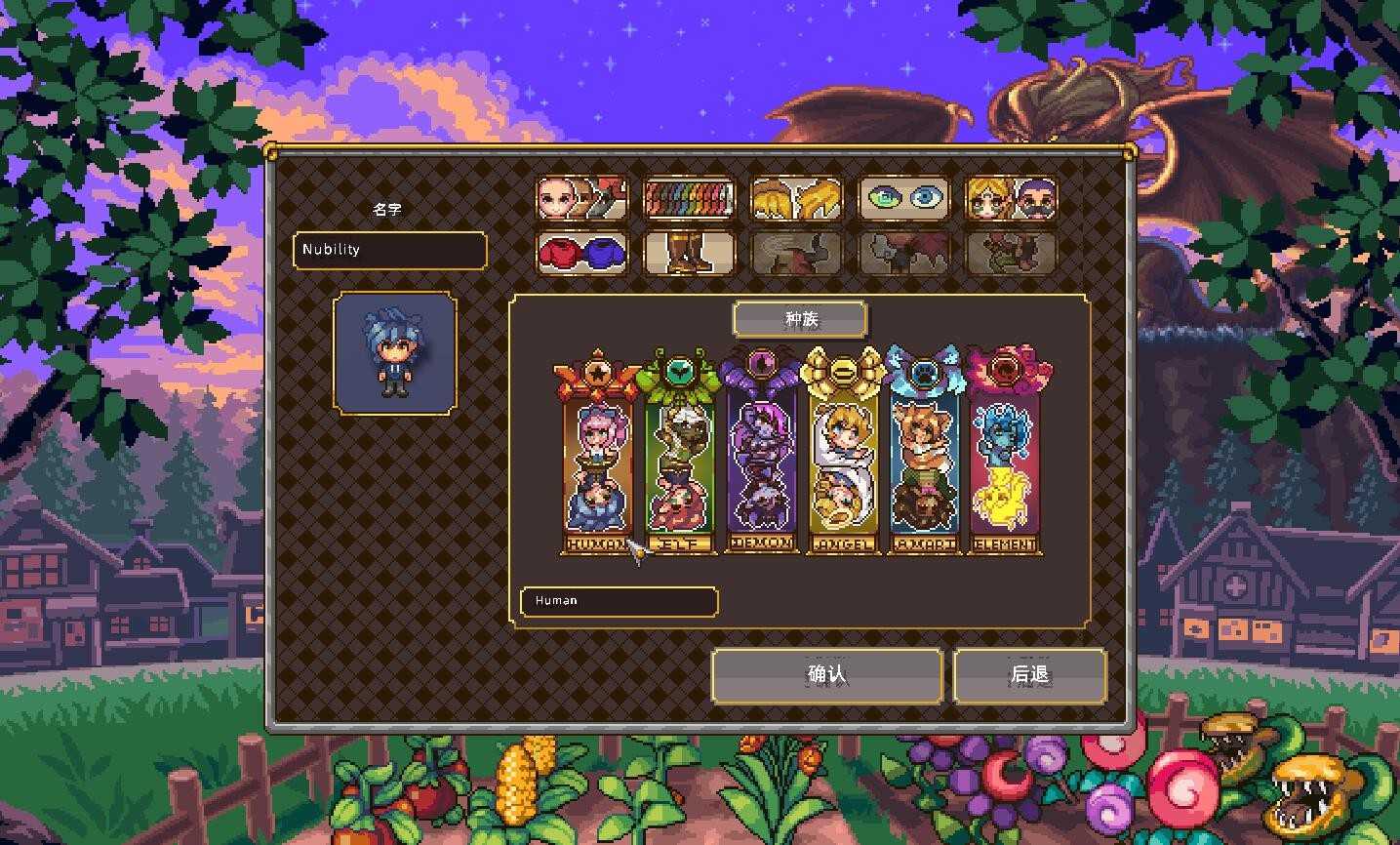
Task: Switch to the blonde hairstyle tab
Action: 796,198
